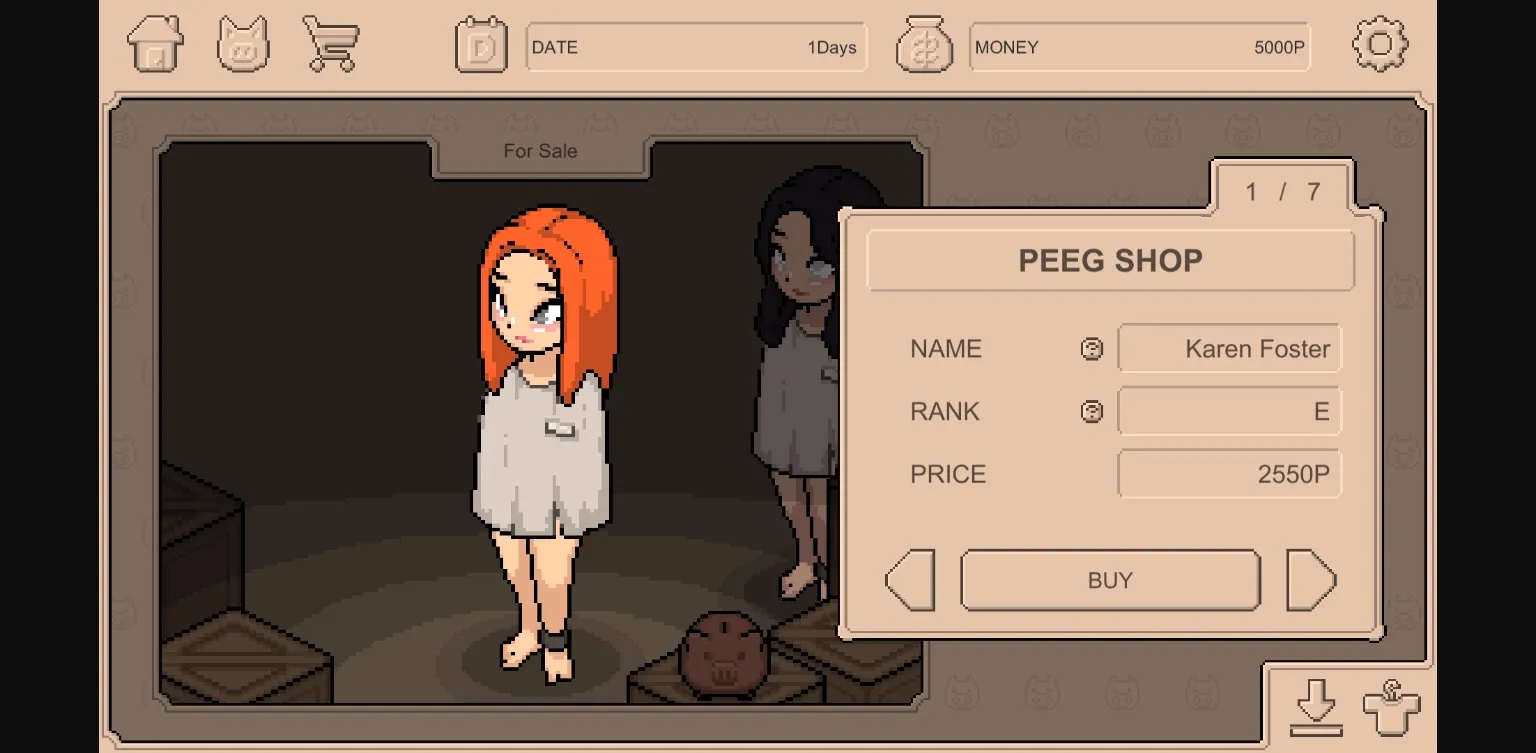Select the For Sale tab
This screenshot has height=753, width=1536.
pos(538,151)
